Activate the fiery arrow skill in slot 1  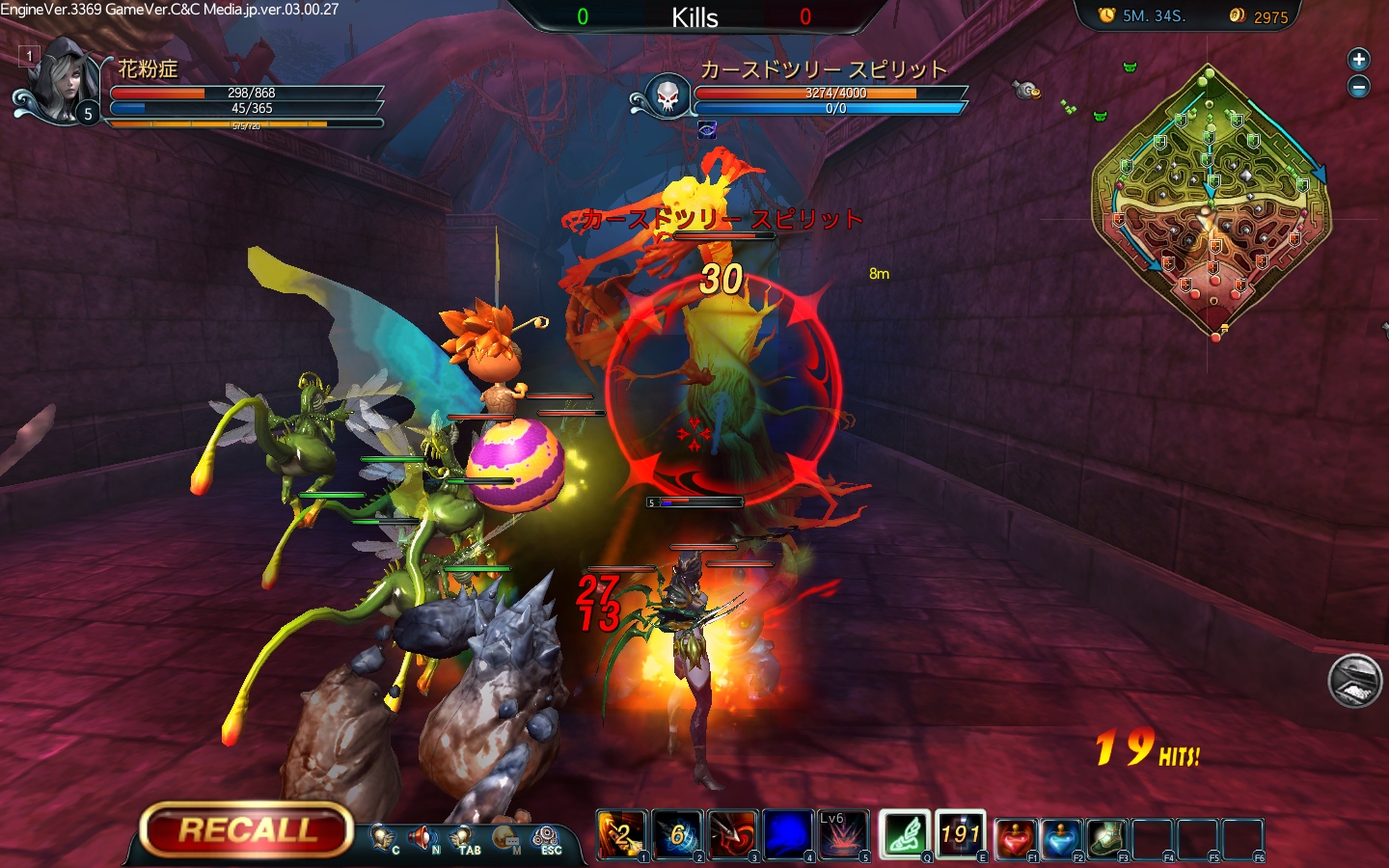(622, 834)
